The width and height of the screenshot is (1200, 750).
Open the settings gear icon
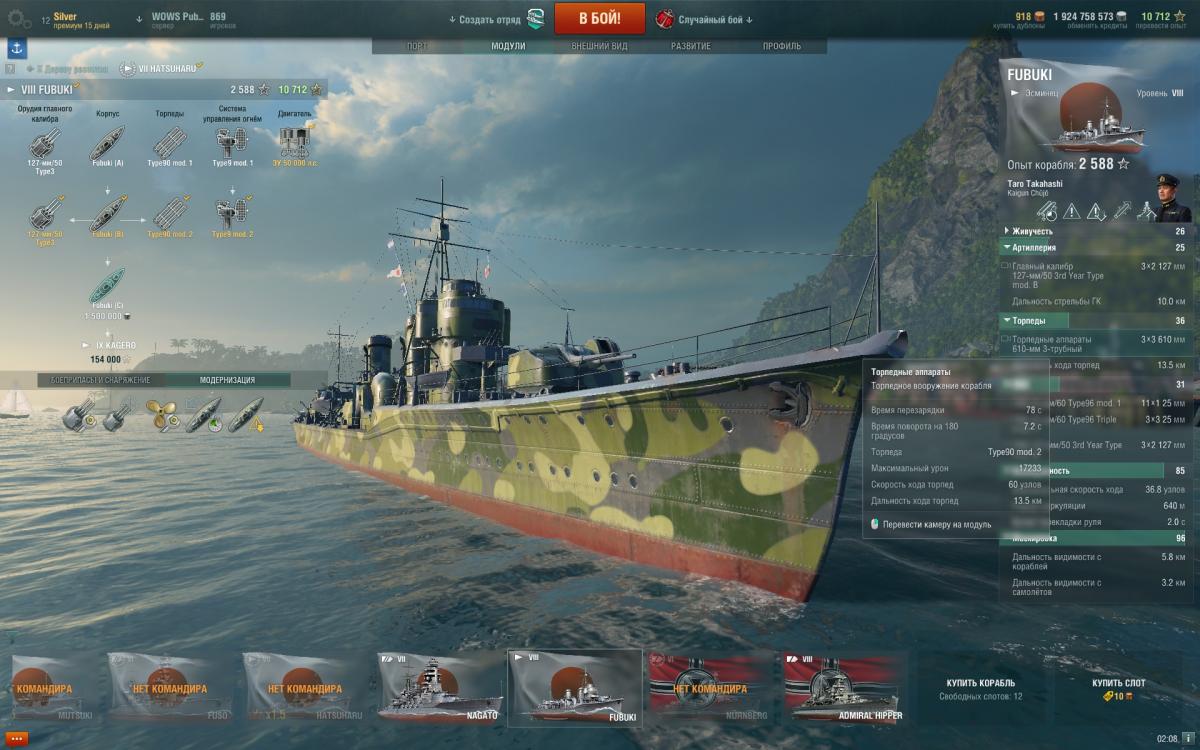point(17,20)
